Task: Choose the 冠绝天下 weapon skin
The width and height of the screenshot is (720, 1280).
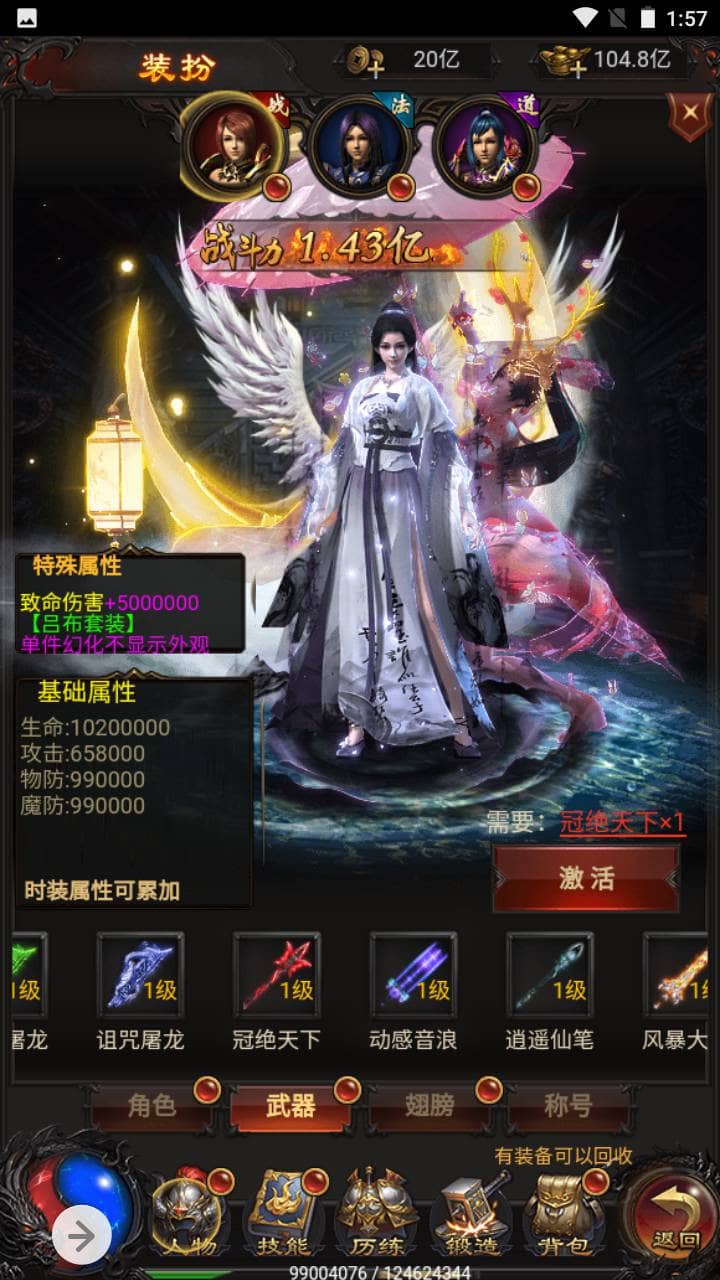Action: pyautogui.click(x=277, y=977)
